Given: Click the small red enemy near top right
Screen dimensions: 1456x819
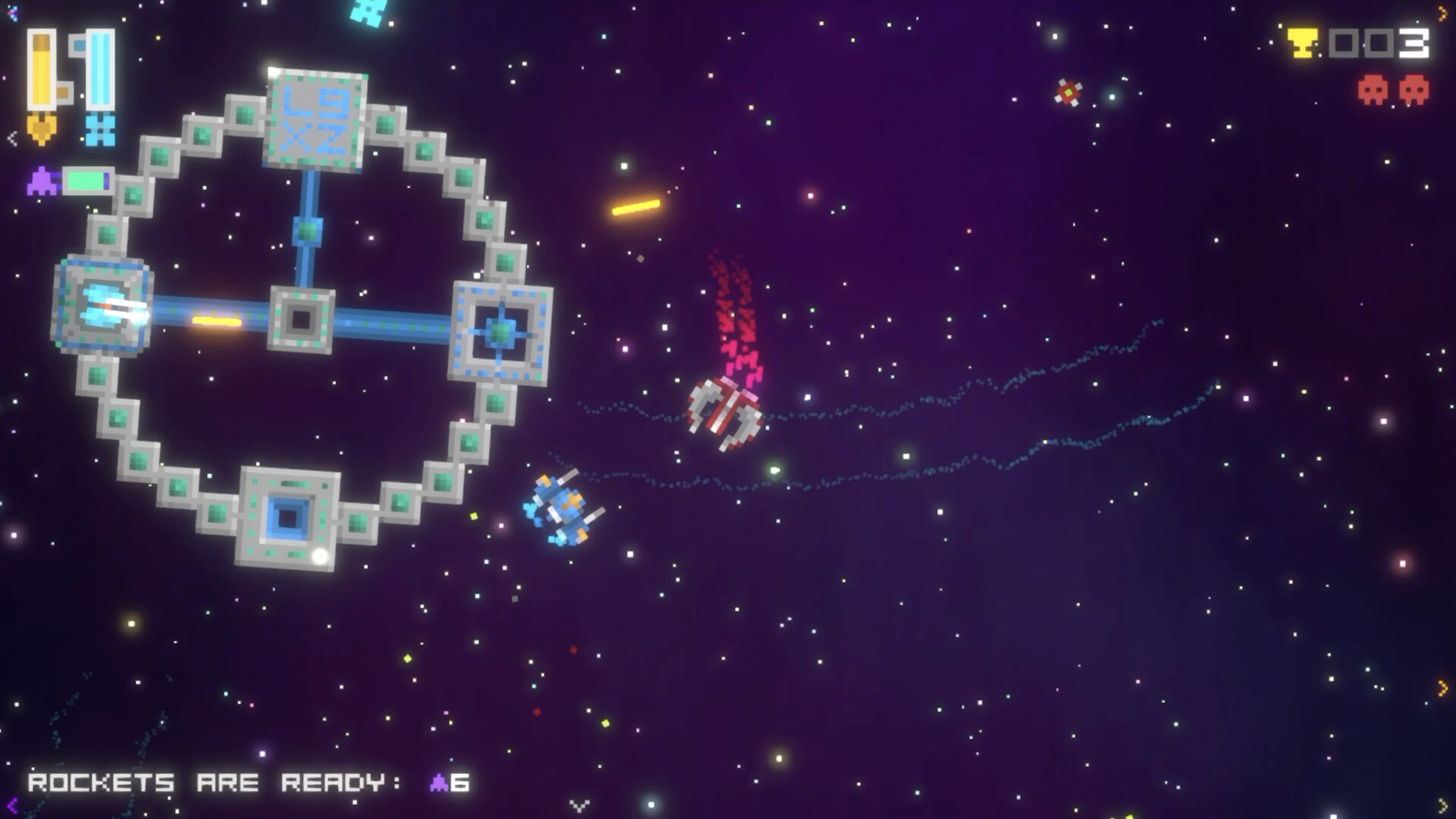Looking at the screenshot, I should tap(1069, 93).
